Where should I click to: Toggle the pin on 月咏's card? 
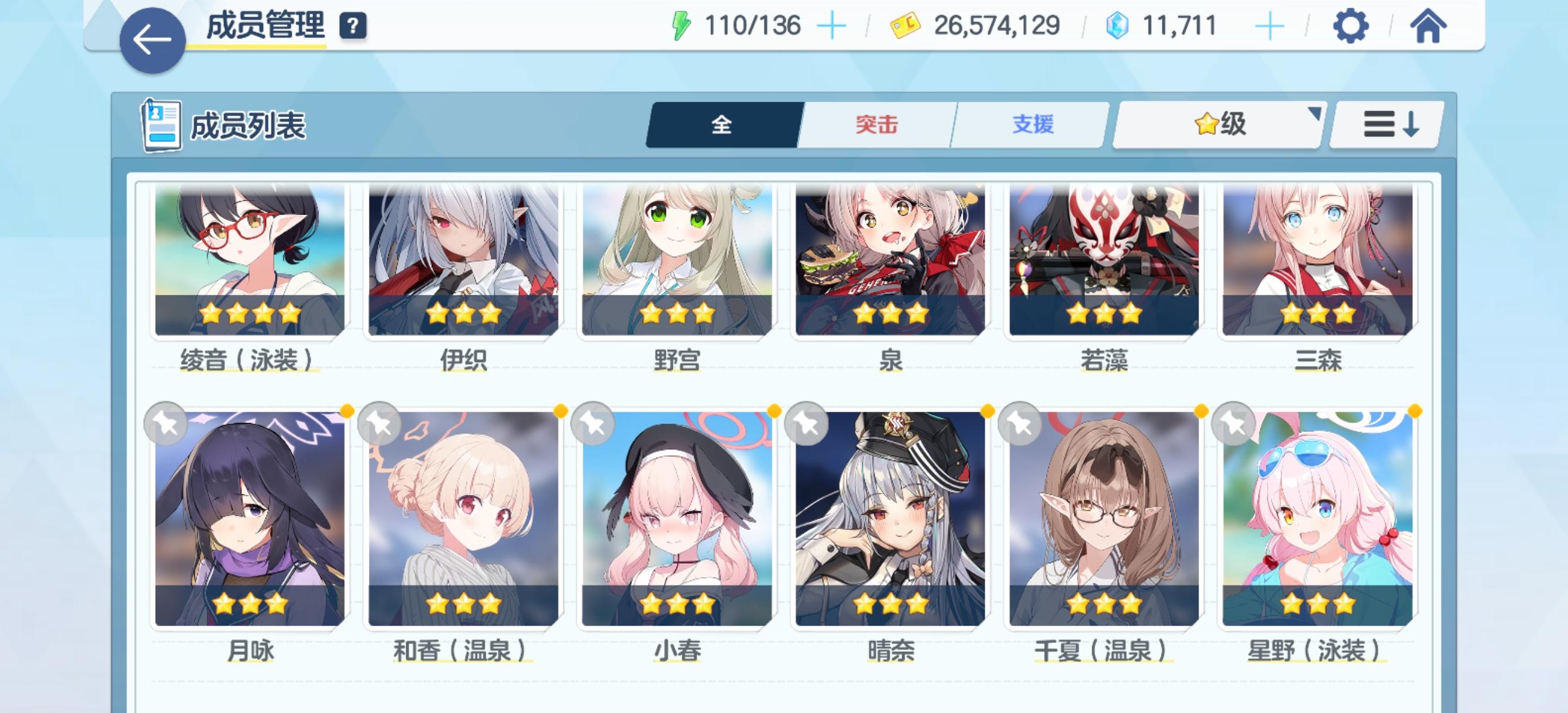(167, 424)
